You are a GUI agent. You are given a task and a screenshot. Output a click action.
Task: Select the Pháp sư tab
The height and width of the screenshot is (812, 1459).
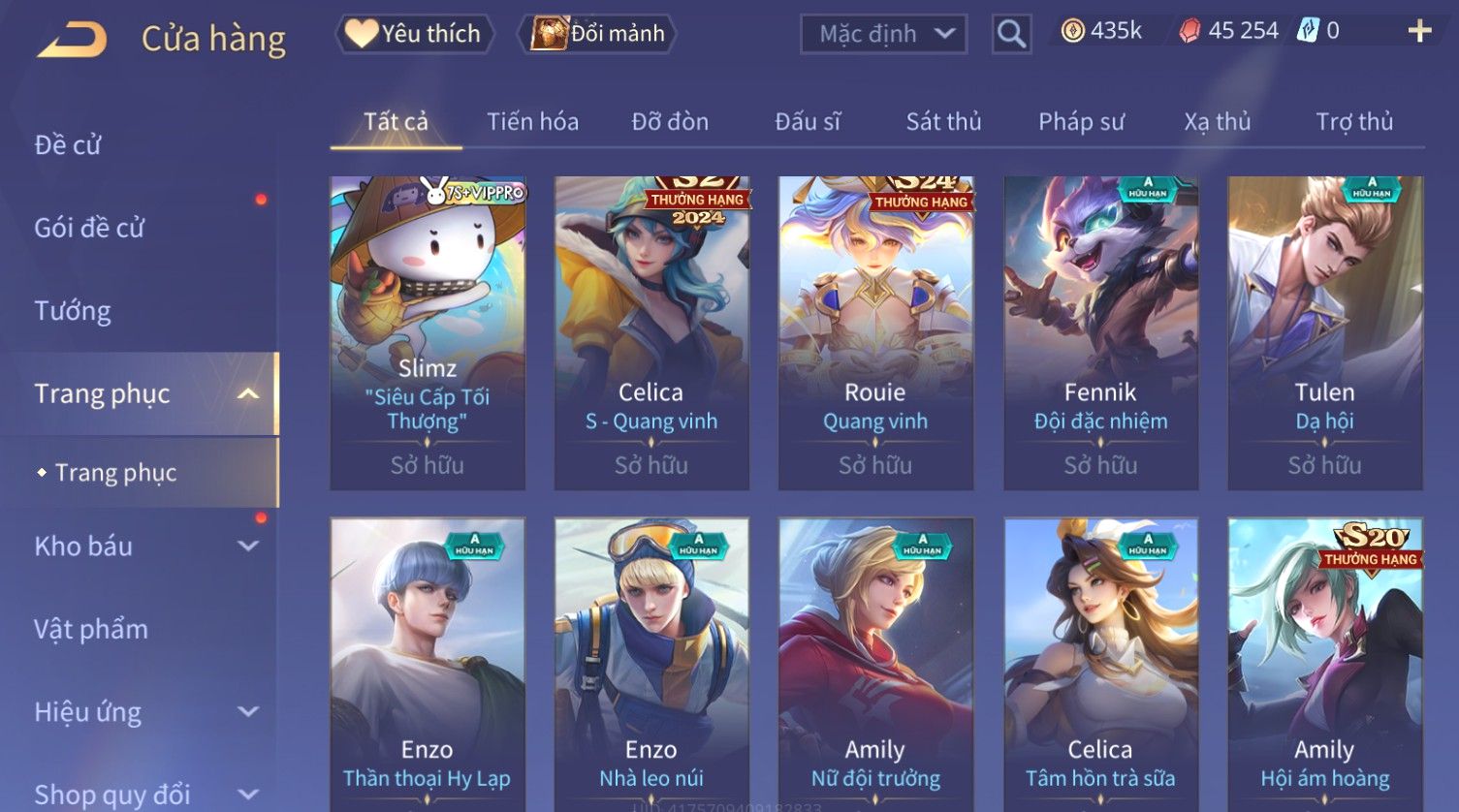coord(1081,122)
